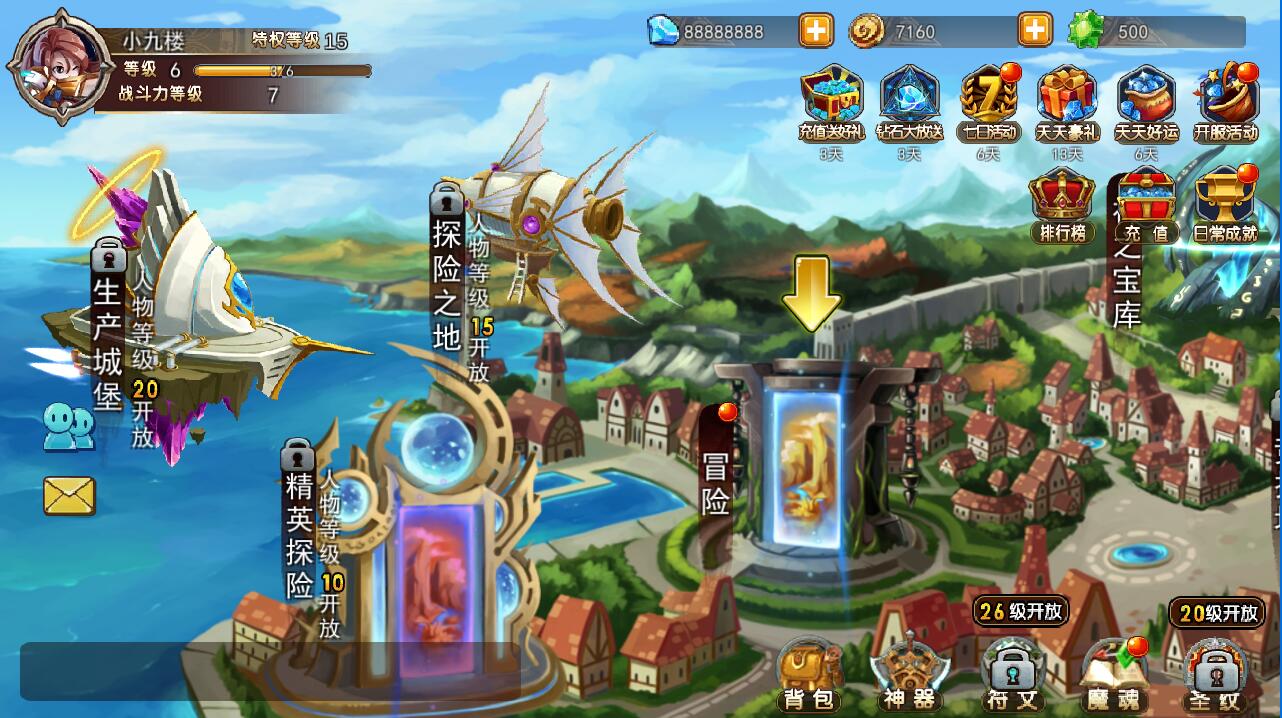
Task: Open the 神器 artifact menu
Action: (x=909, y=677)
